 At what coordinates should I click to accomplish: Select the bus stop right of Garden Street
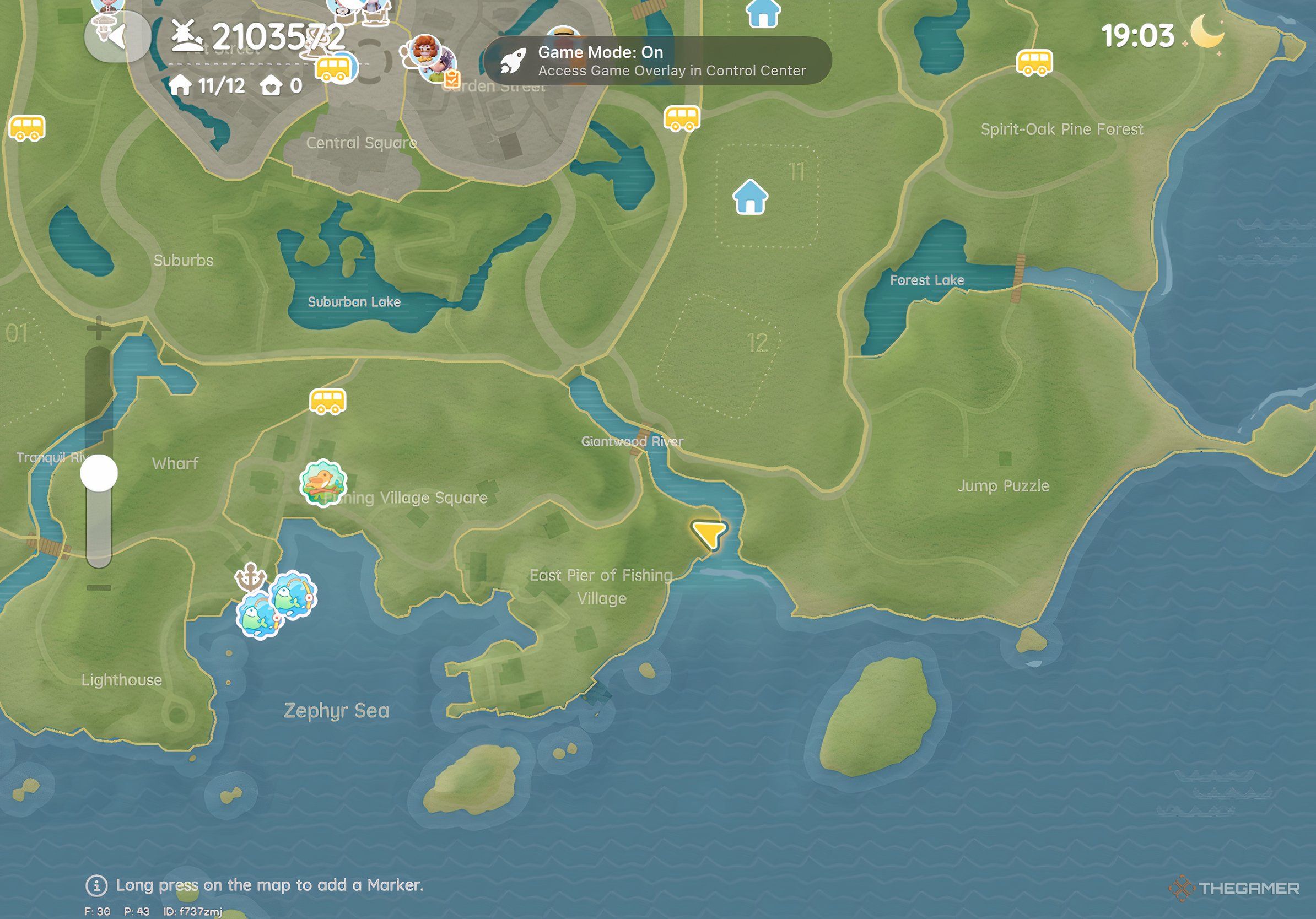point(682,118)
